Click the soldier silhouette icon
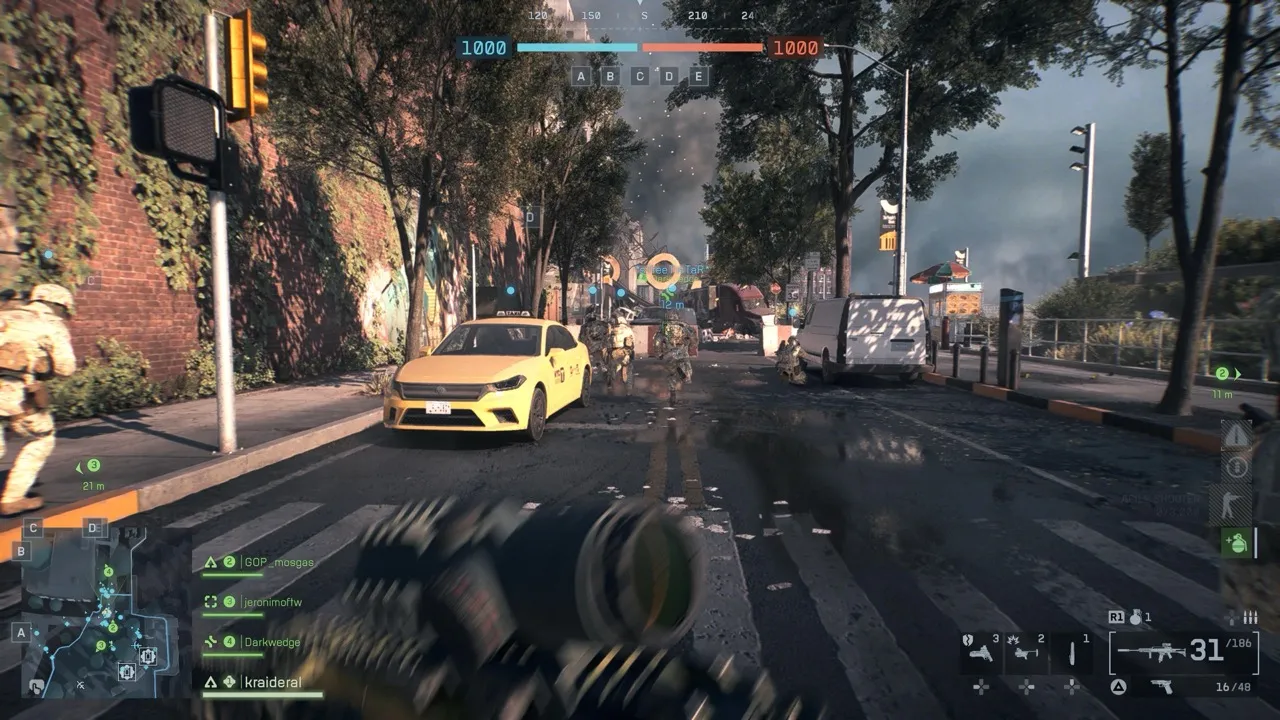1280x720 pixels. tap(1237, 504)
